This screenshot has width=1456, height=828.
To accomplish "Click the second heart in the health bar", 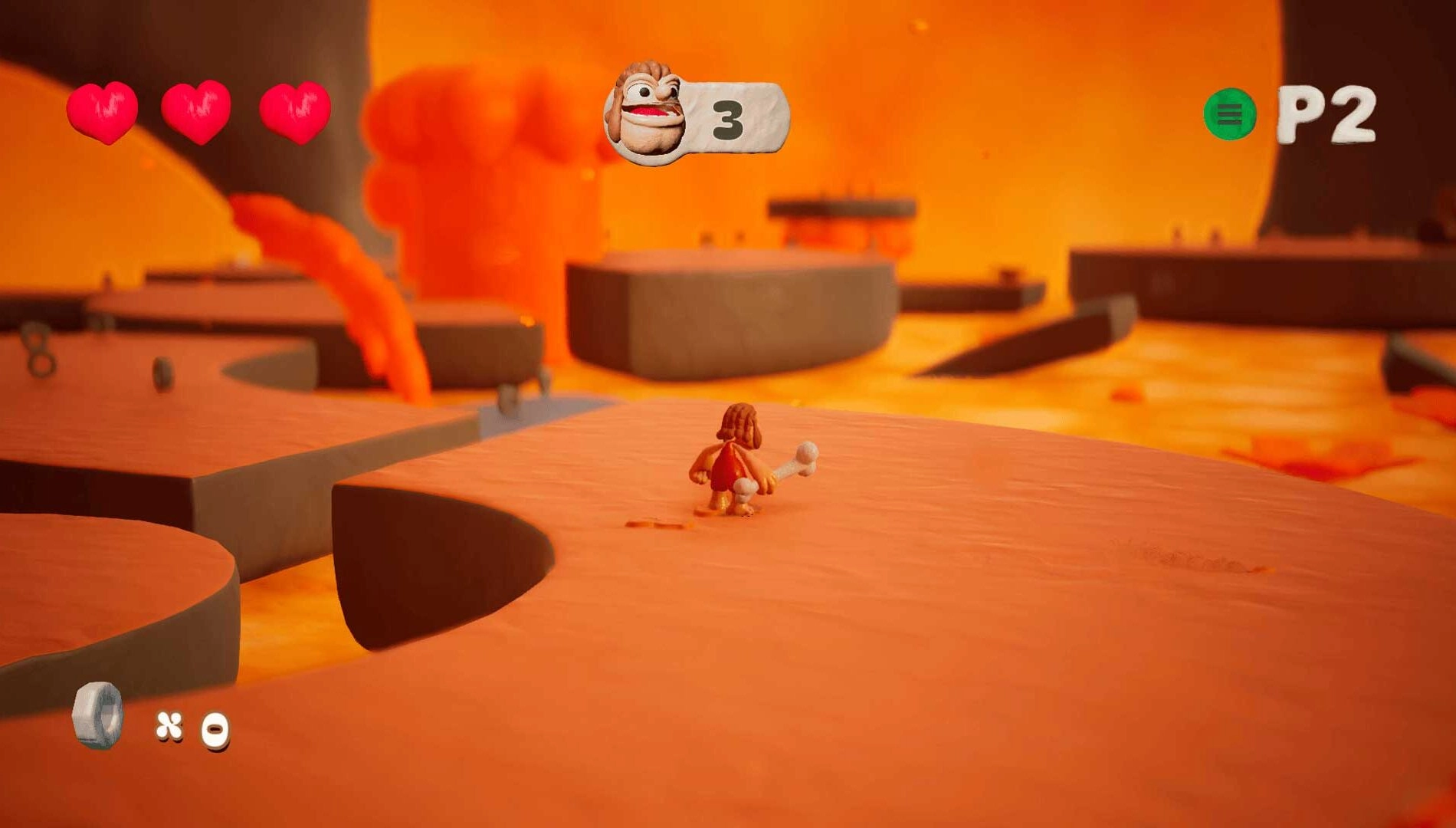I will pyautogui.click(x=196, y=110).
